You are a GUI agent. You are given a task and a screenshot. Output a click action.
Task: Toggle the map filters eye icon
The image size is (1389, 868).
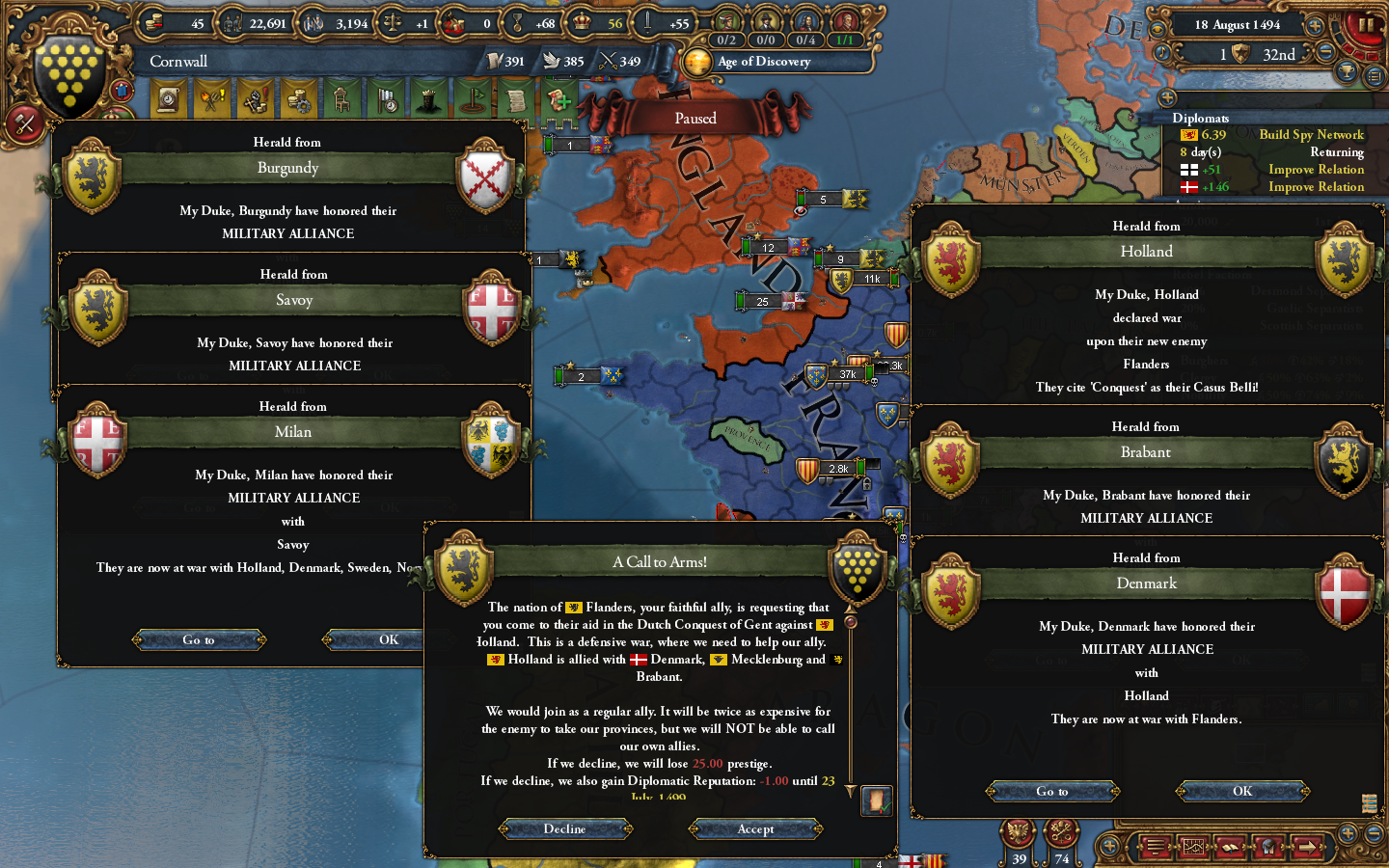[x=1157, y=28]
